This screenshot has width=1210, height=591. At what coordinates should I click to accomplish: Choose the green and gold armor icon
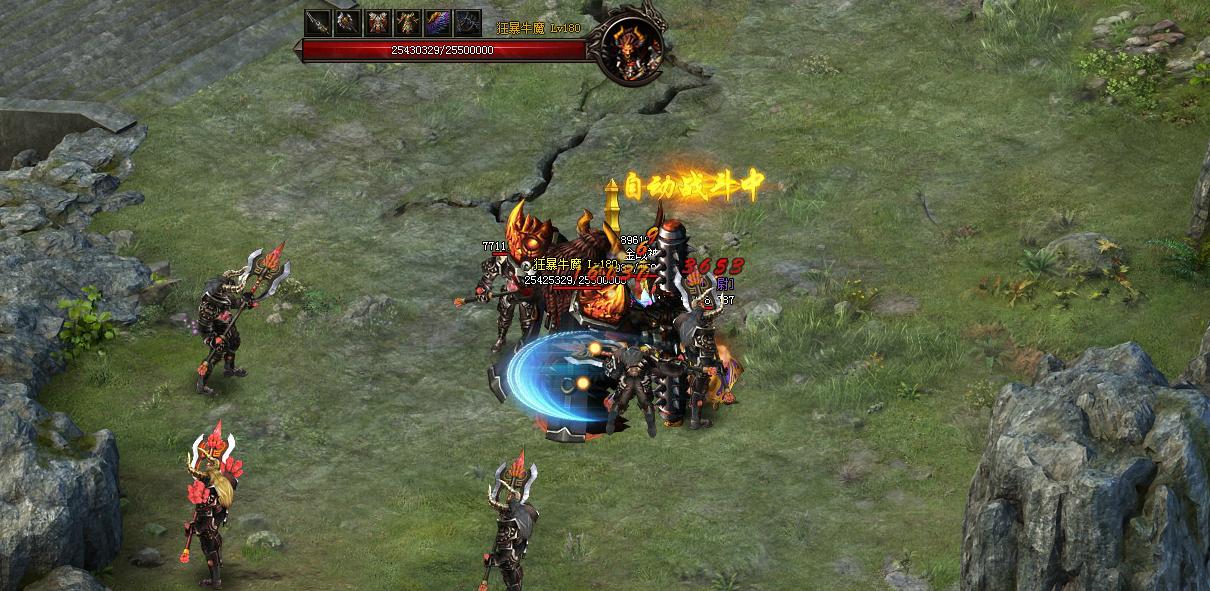tap(408, 23)
